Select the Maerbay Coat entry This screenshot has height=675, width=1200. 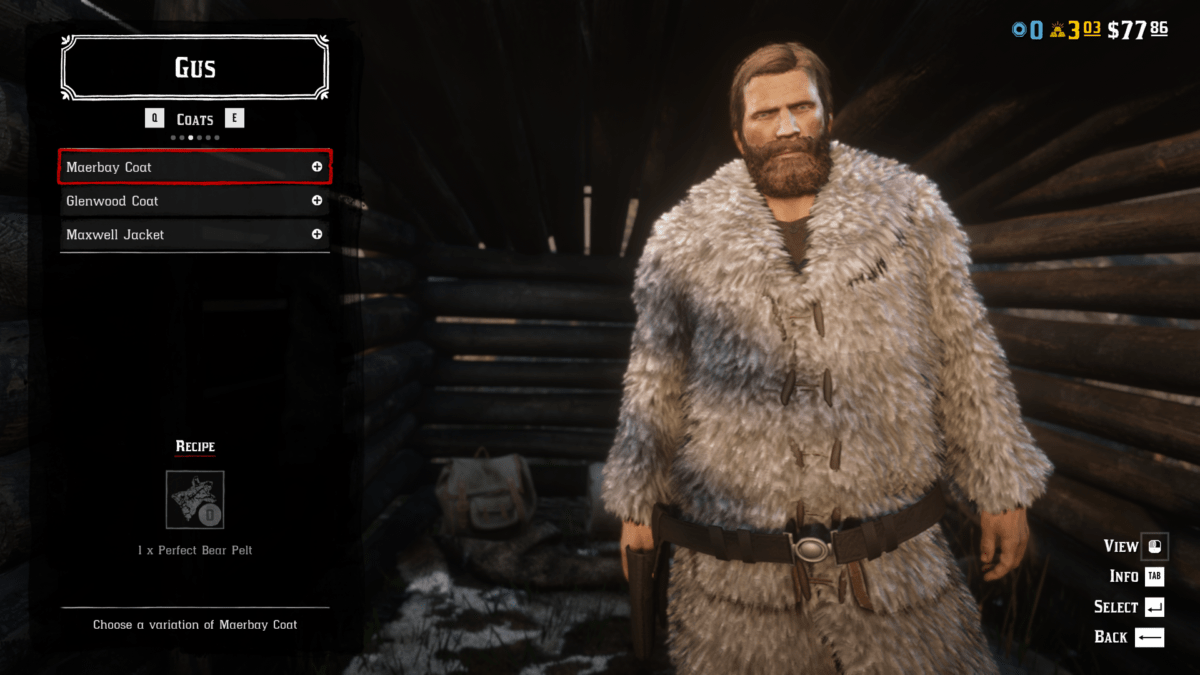[180, 167]
